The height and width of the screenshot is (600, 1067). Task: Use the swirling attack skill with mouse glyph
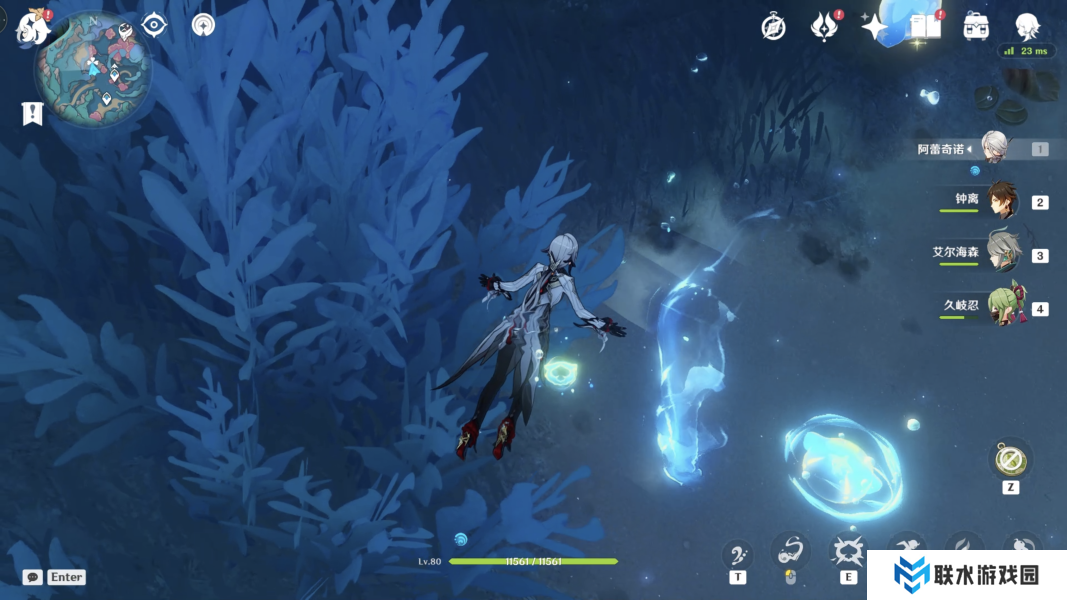click(791, 551)
